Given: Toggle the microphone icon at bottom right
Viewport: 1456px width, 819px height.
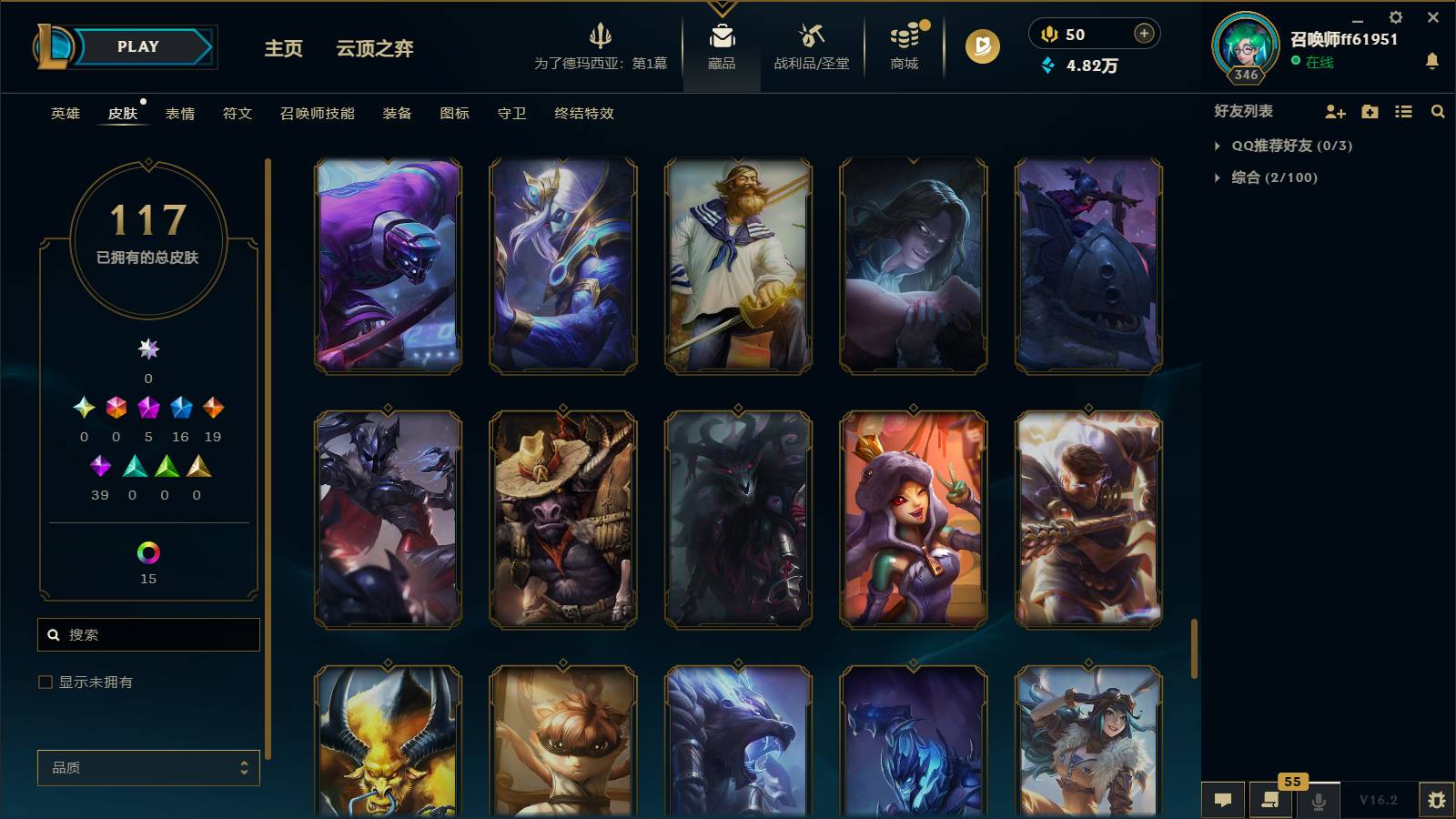Looking at the screenshot, I should pyautogui.click(x=1318, y=799).
